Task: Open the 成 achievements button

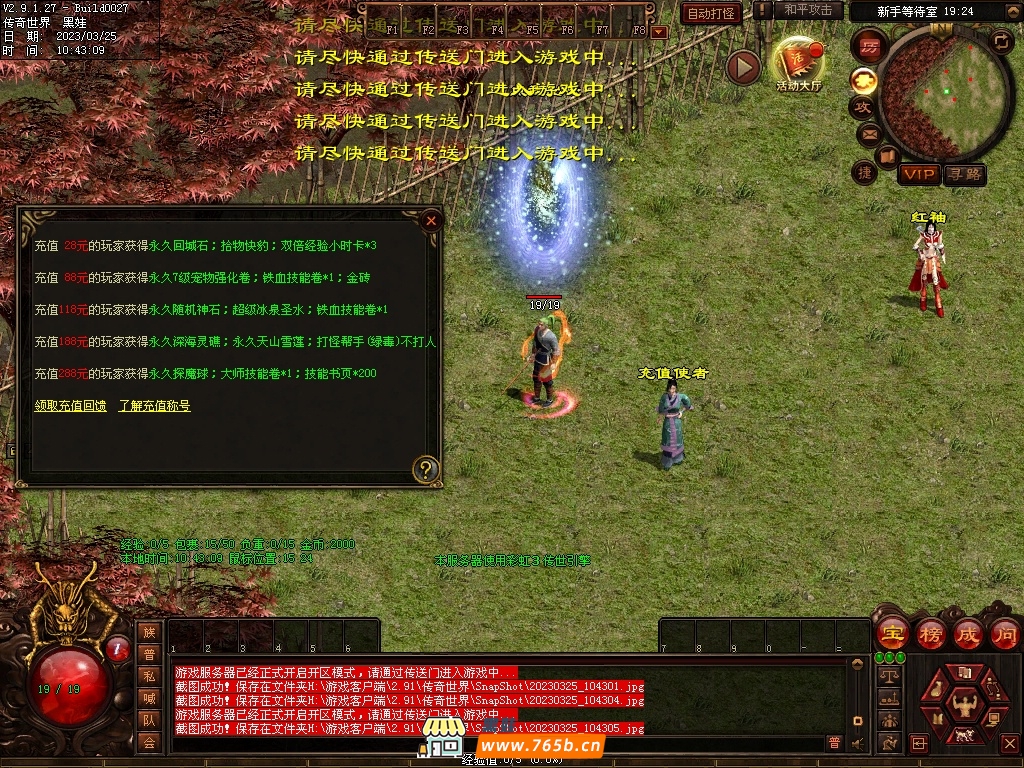Action: pos(968,634)
